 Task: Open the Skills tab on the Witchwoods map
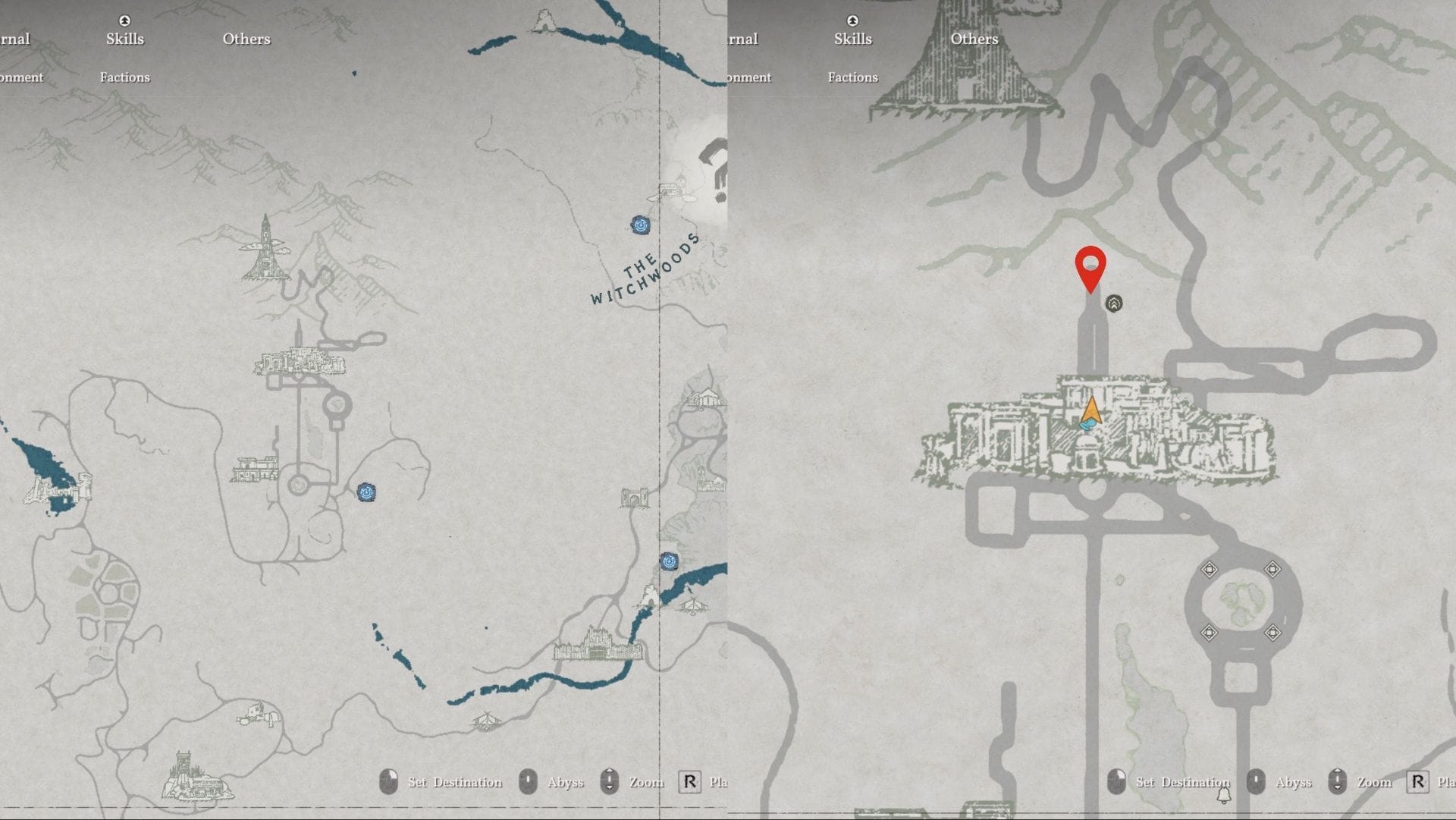pos(124,39)
